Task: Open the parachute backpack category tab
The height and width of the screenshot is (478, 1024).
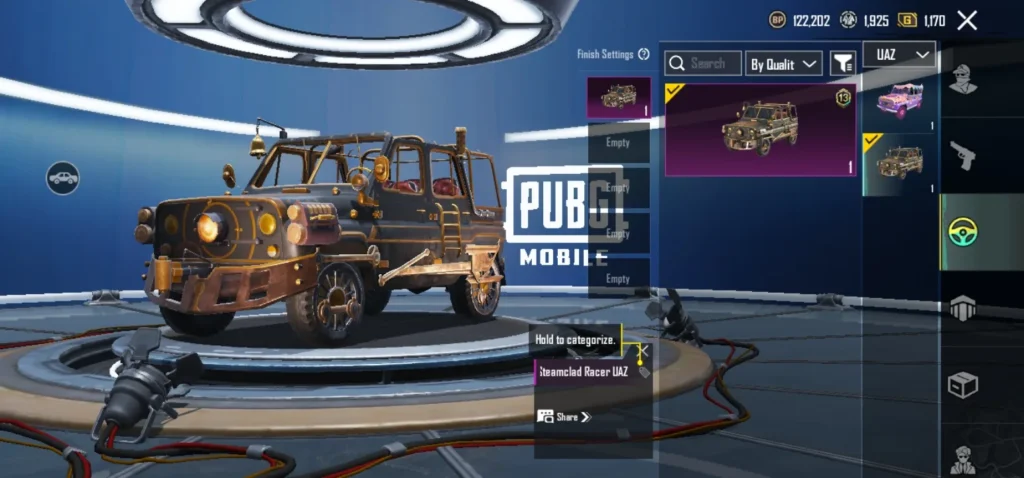Action: tap(962, 309)
